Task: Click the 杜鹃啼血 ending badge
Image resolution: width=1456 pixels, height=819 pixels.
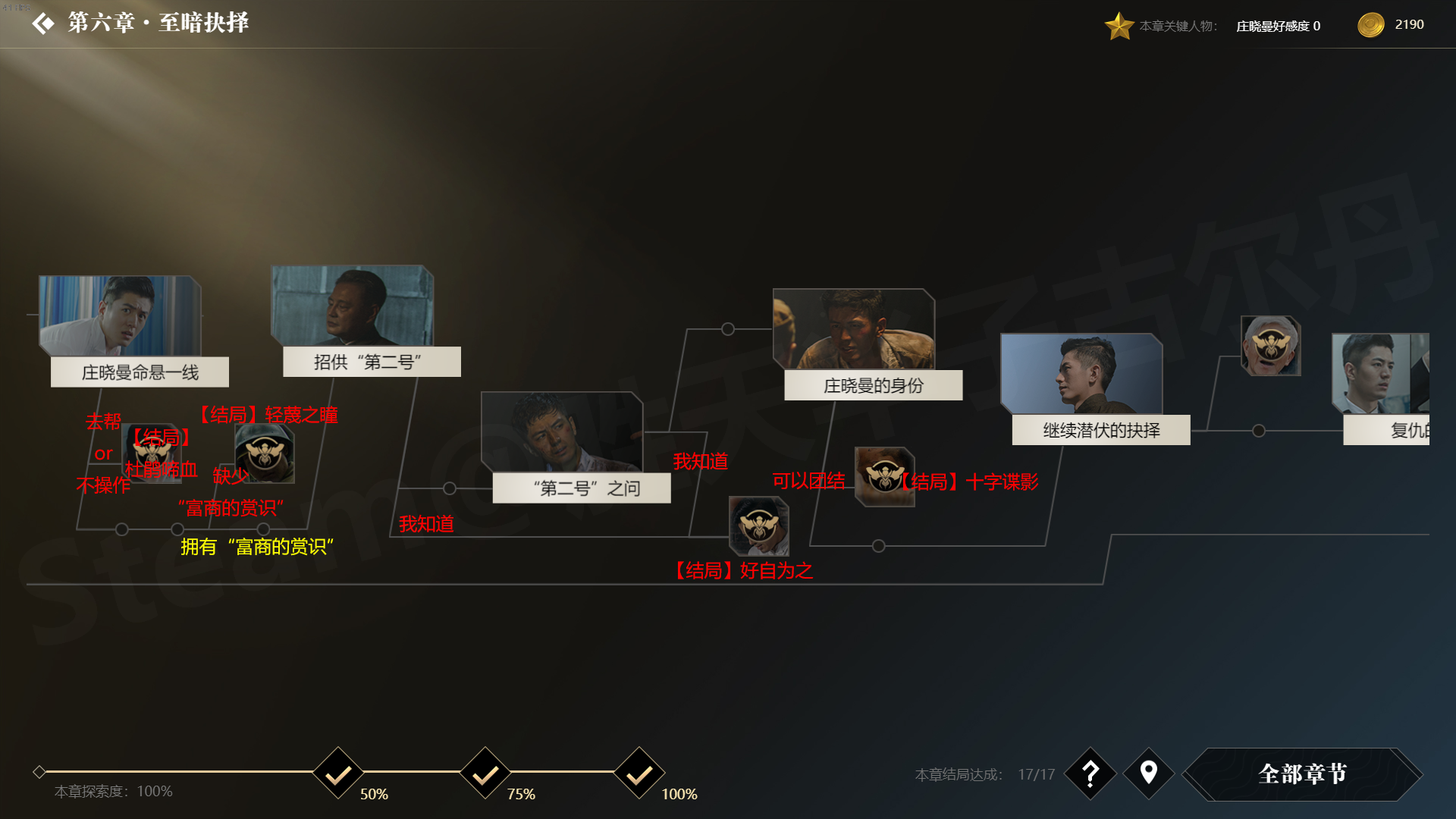Action: pyautogui.click(x=152, y=453)
